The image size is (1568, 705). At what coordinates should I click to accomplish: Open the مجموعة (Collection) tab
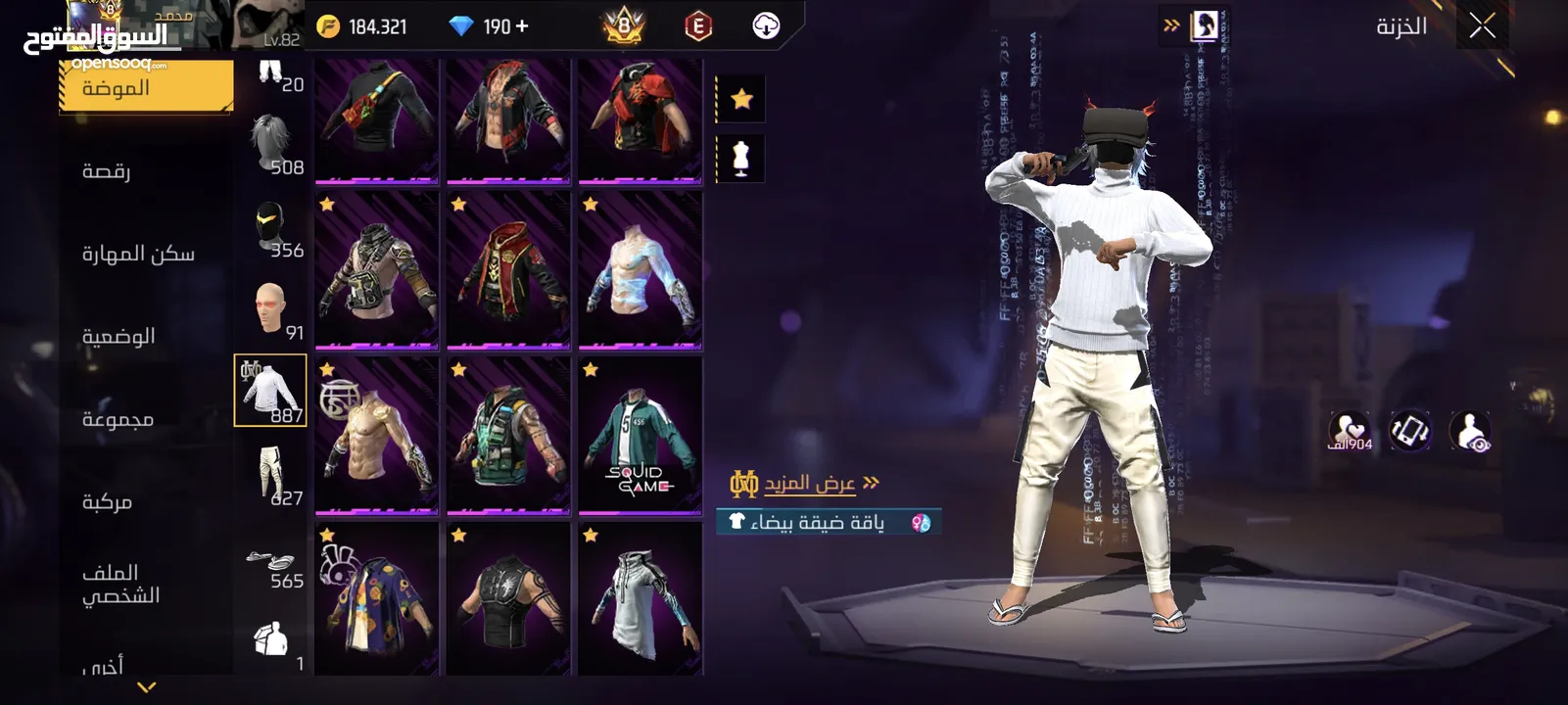(118, 419)
